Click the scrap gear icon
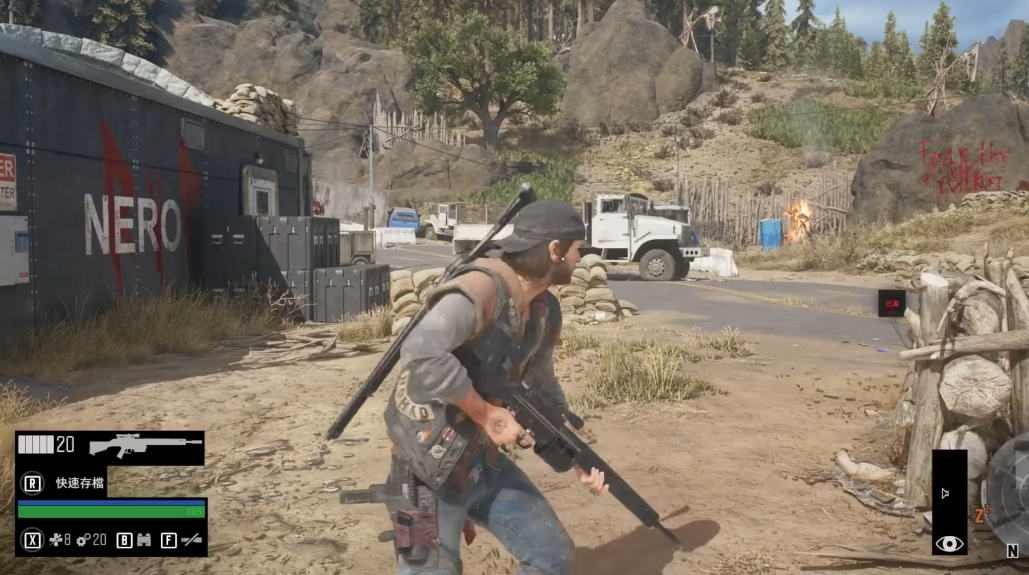 84,540
